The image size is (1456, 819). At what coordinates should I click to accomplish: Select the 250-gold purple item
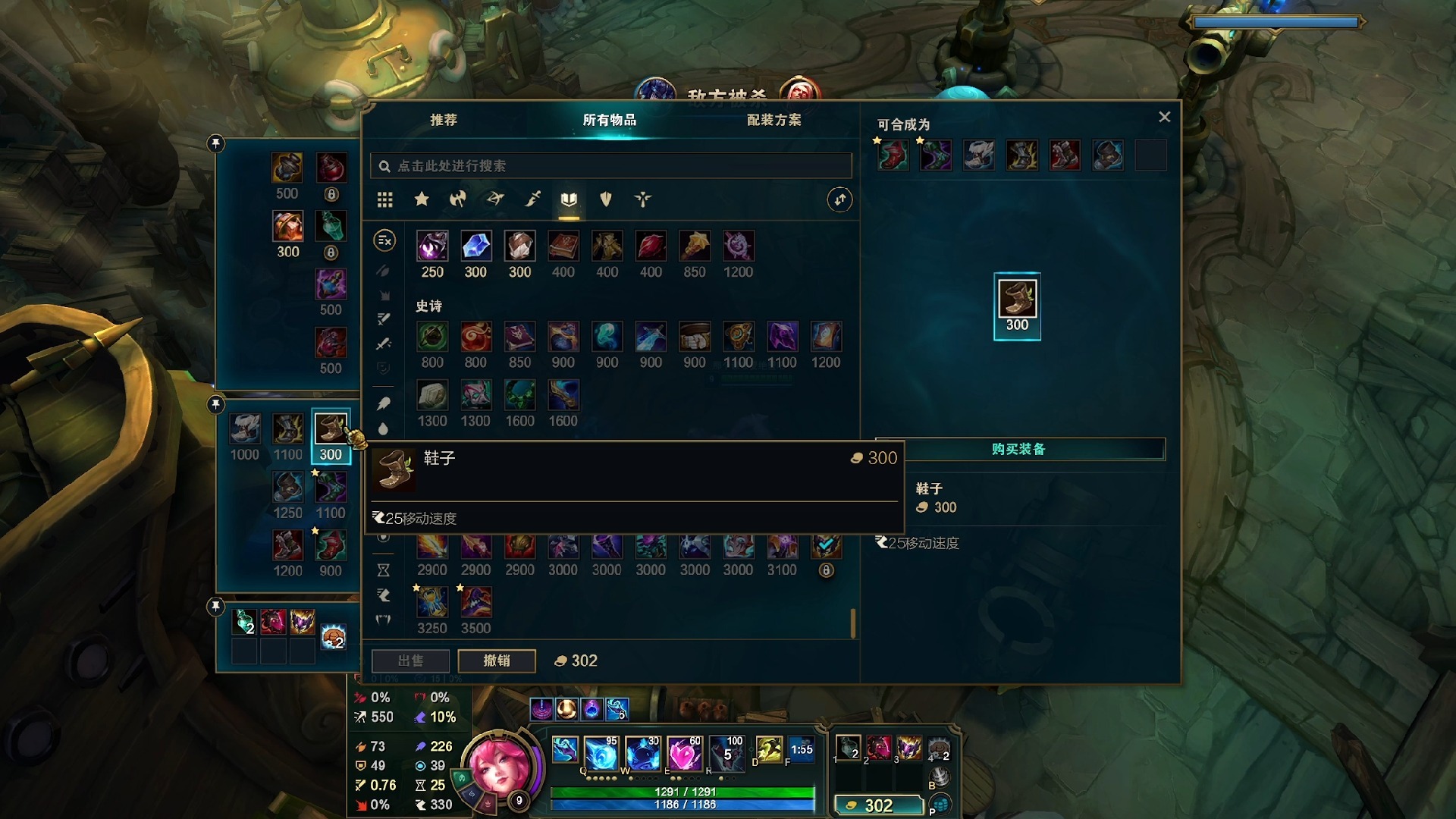(x=432, y=246)
